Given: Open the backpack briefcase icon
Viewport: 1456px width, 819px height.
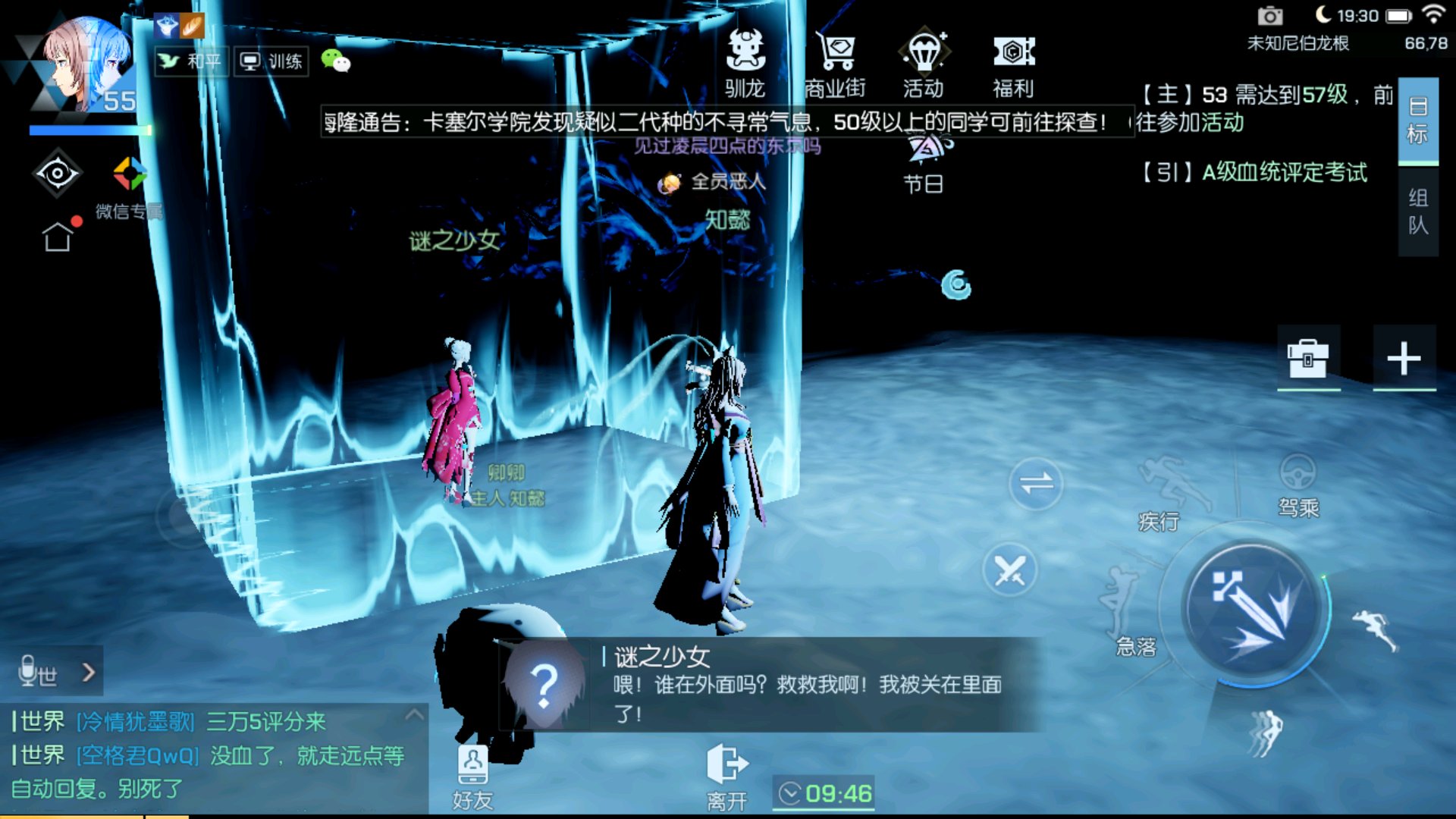Looking at the screenshot, I should point(1308,358).
